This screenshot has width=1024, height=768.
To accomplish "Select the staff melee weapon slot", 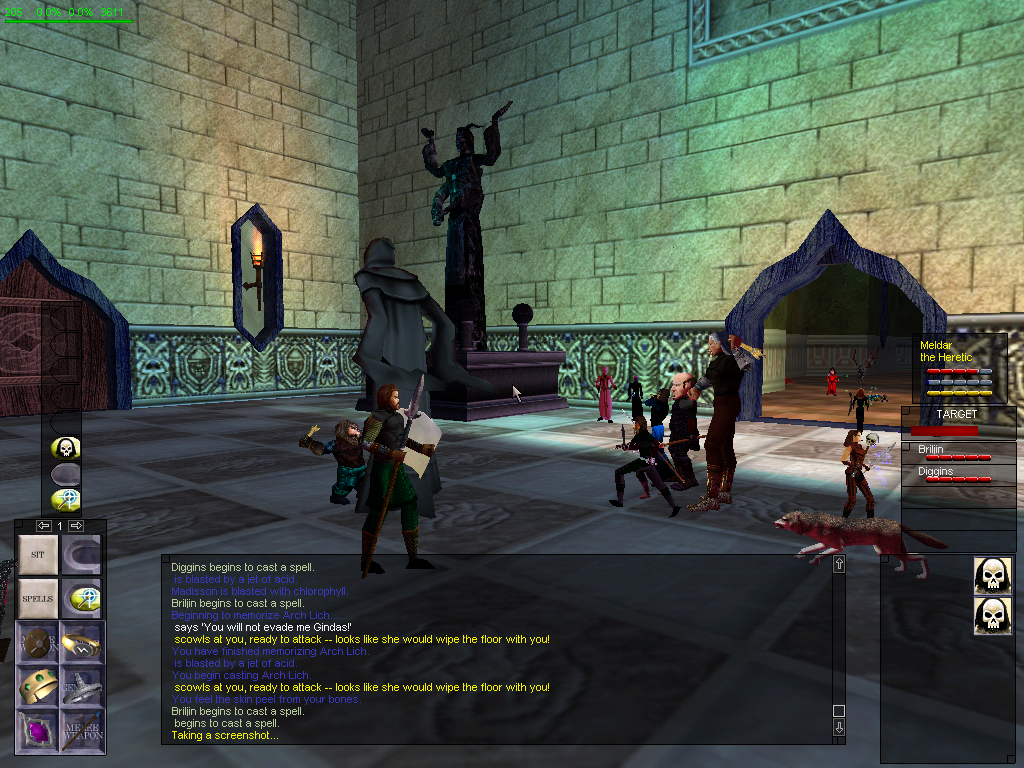I will tap(82, 730).
